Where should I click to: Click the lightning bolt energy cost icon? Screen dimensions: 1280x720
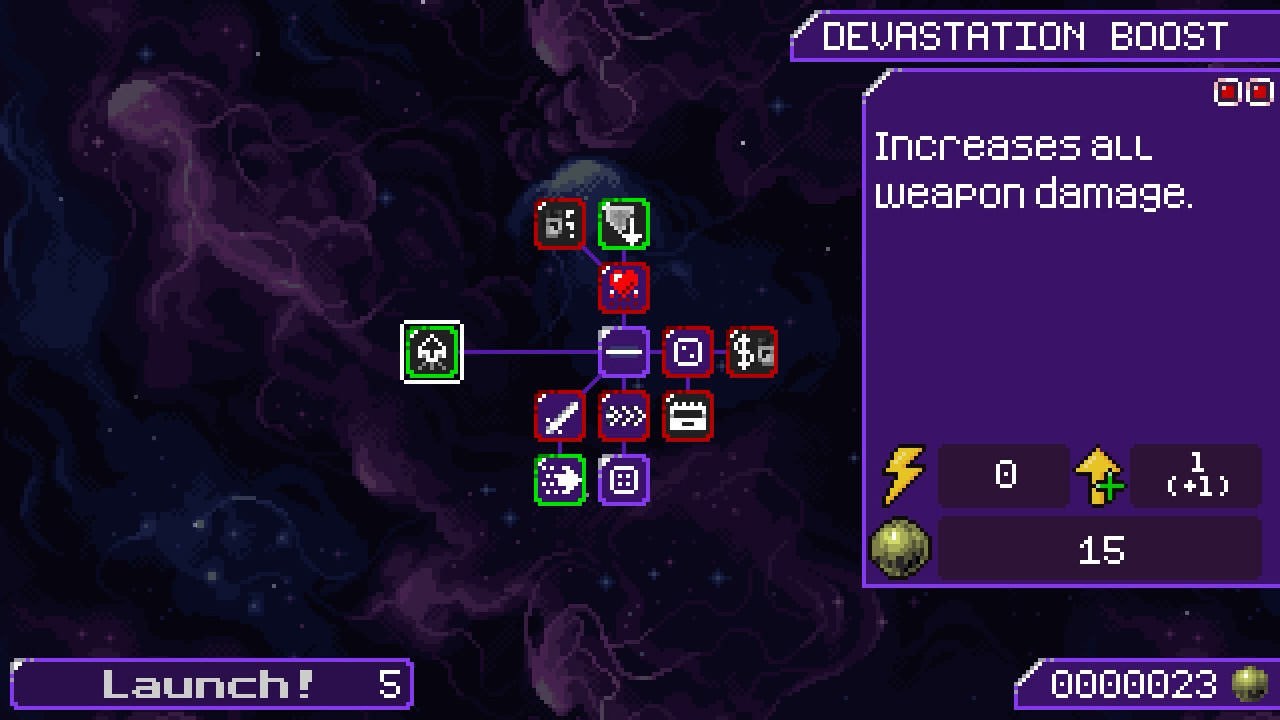pos(903,476)
